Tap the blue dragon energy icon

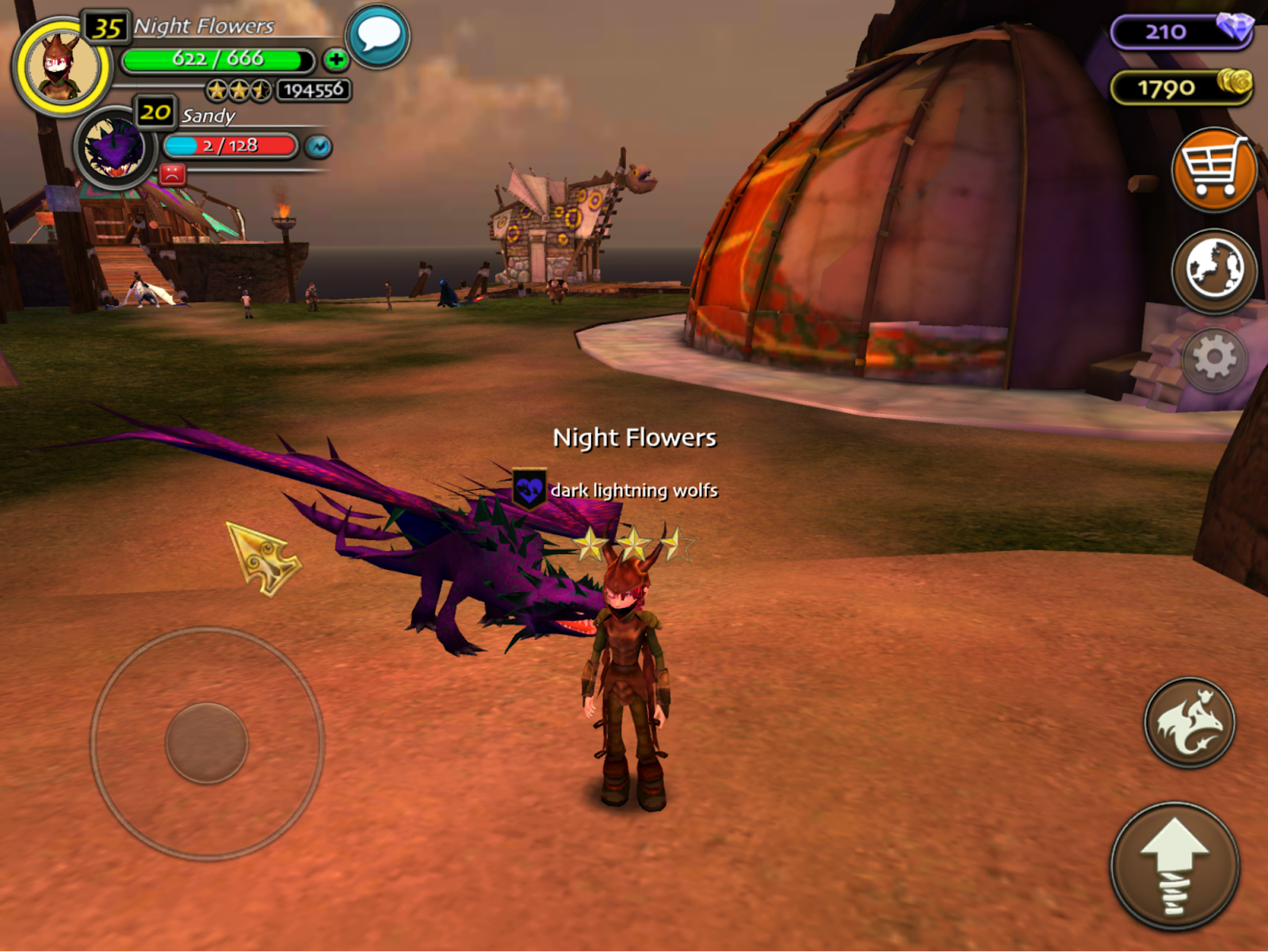[x=319, y=147]
